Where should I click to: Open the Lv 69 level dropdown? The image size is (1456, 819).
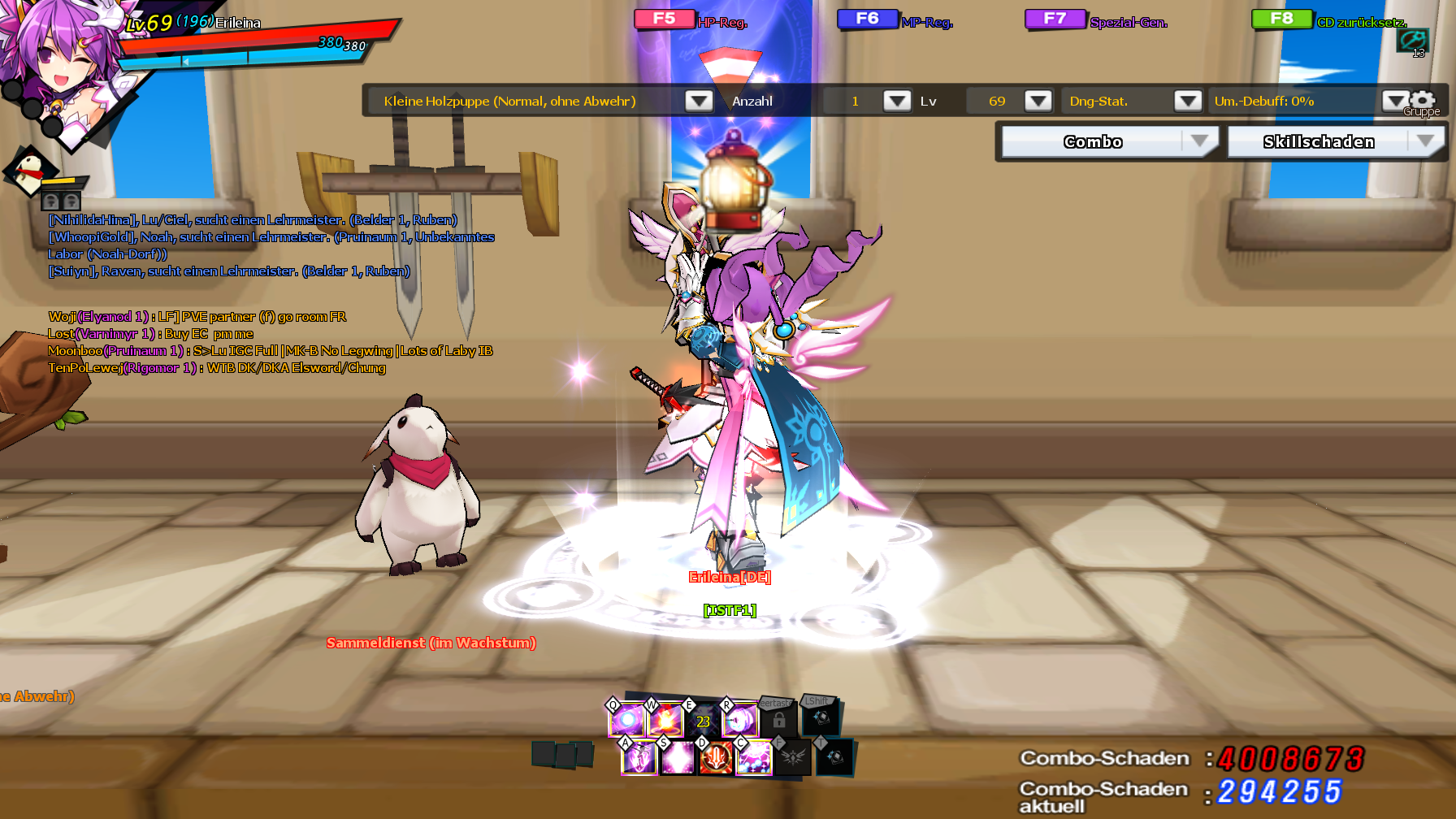point(1038,101)
